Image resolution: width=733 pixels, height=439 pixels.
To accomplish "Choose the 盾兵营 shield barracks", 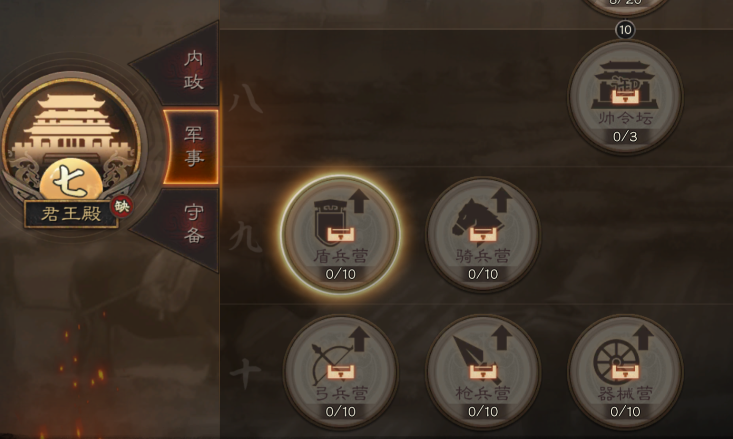I will [x=340, y=234].
